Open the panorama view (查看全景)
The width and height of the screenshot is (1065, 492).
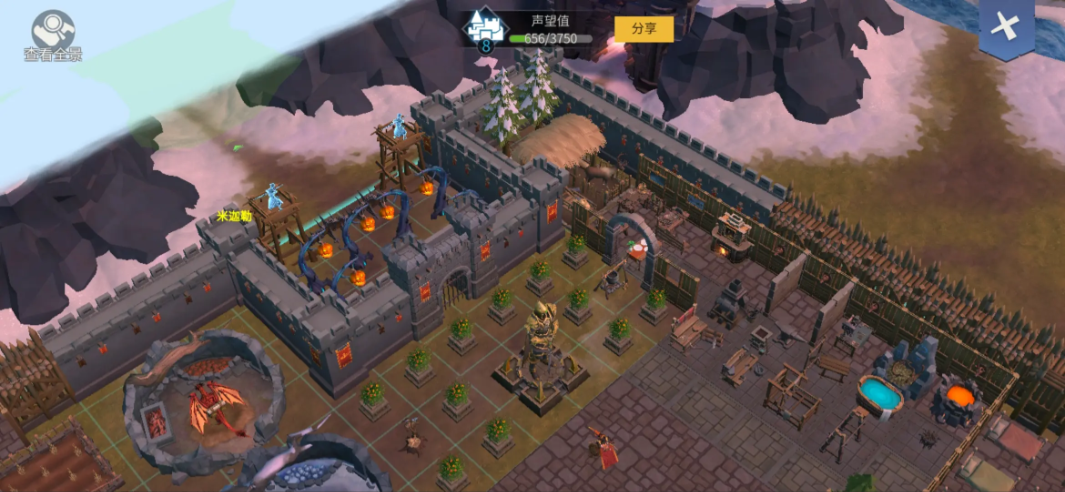(52, 34)
